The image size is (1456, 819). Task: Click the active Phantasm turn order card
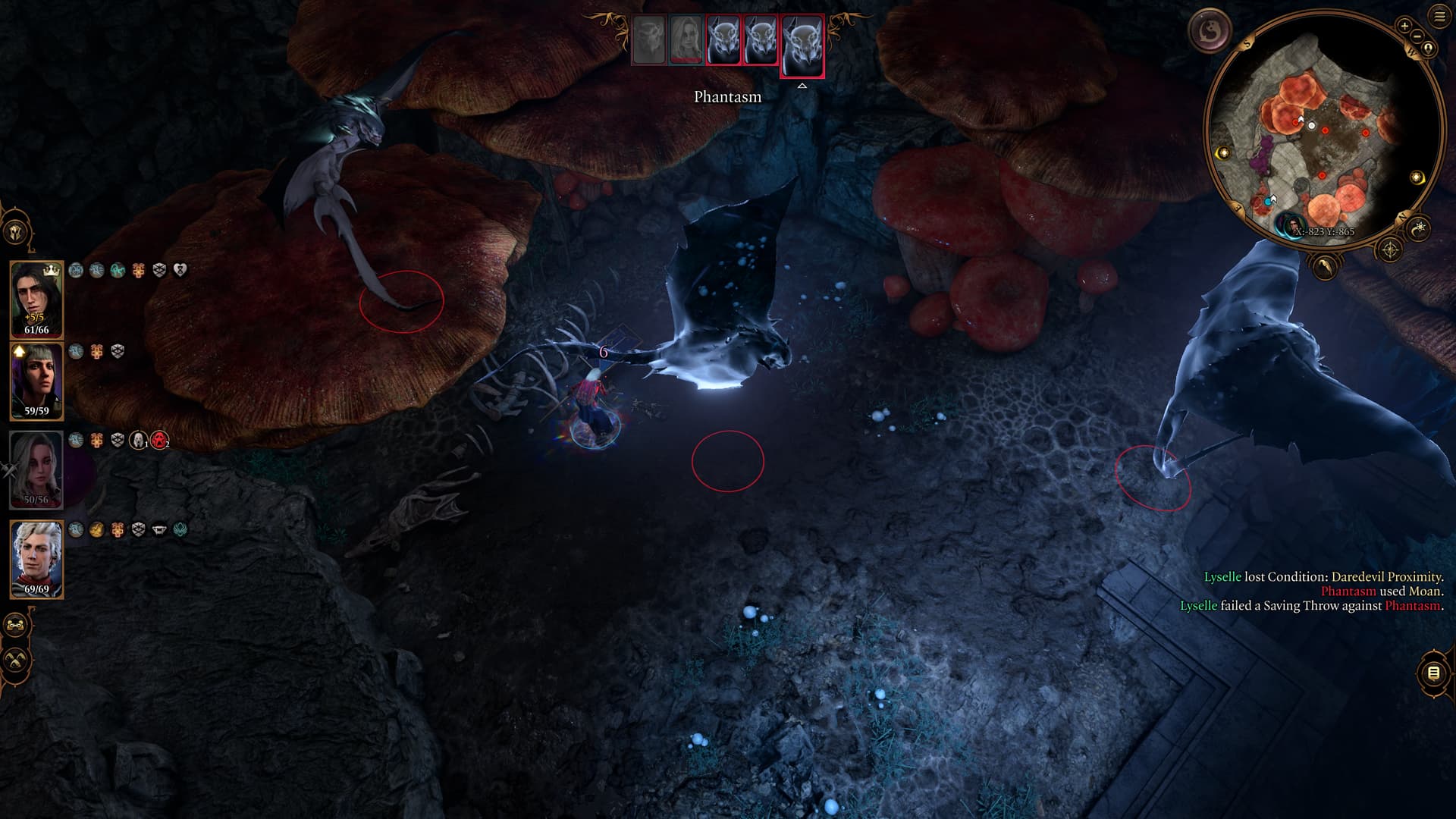click(802, 44)
